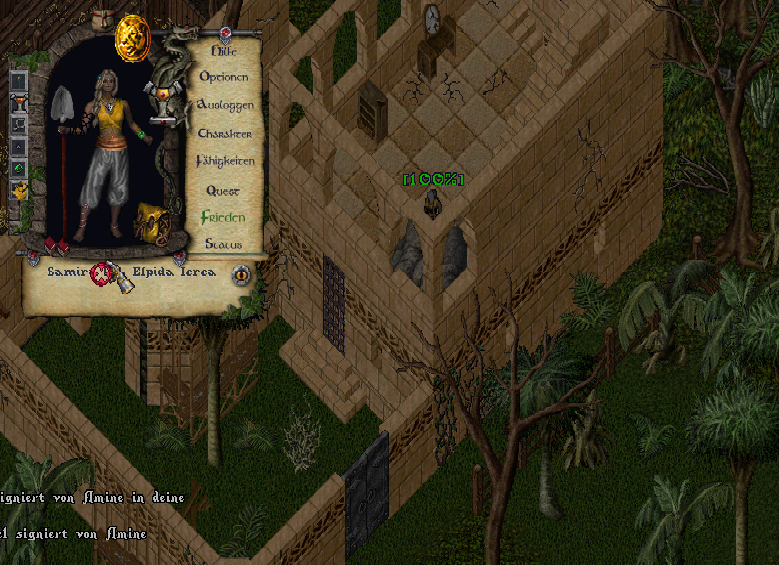The height and width of the screenshot is (565, 779).
Task: Show the Fähigkeiten skills list
Action: 225,161
